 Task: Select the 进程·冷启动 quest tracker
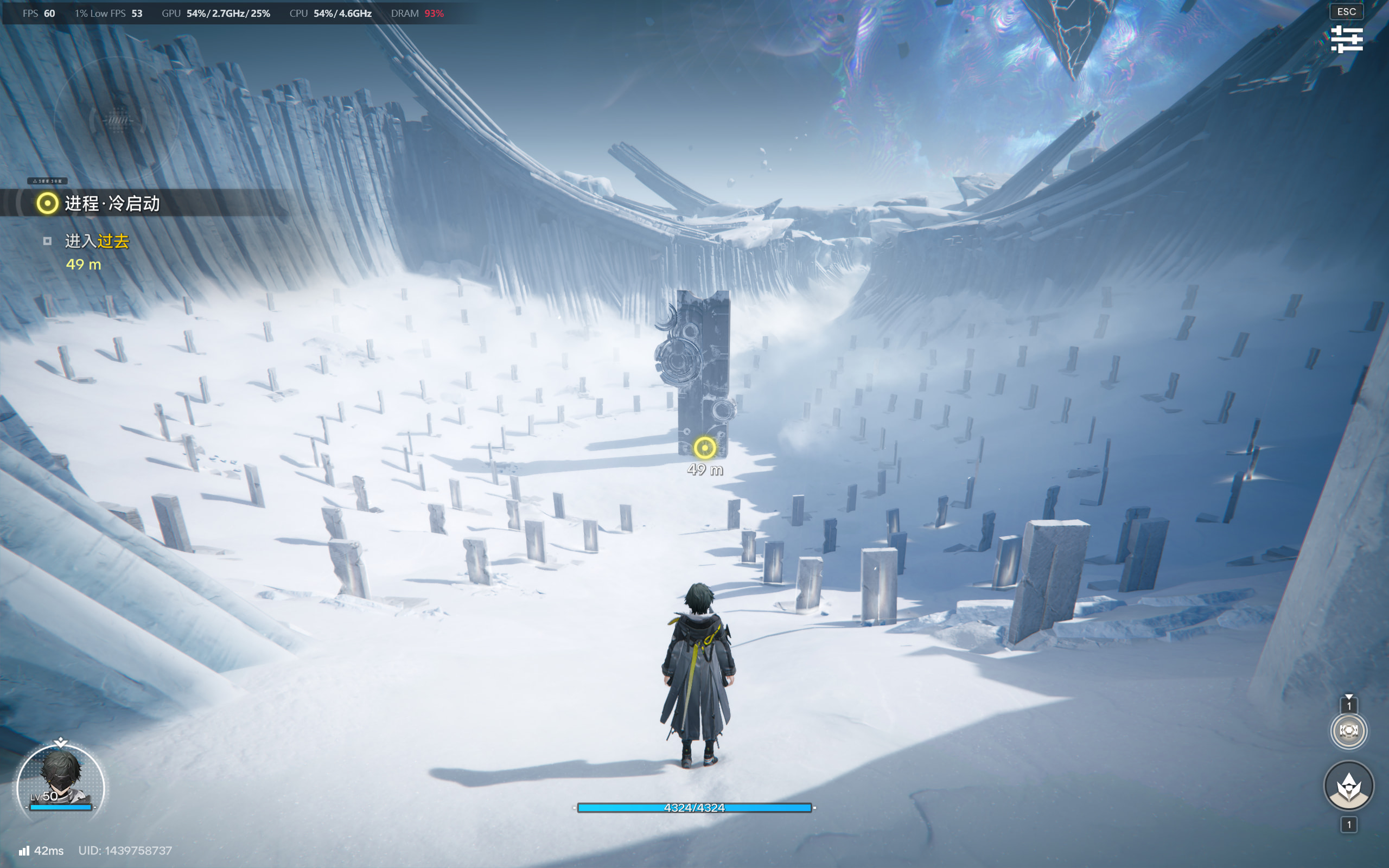coord(112,203)
